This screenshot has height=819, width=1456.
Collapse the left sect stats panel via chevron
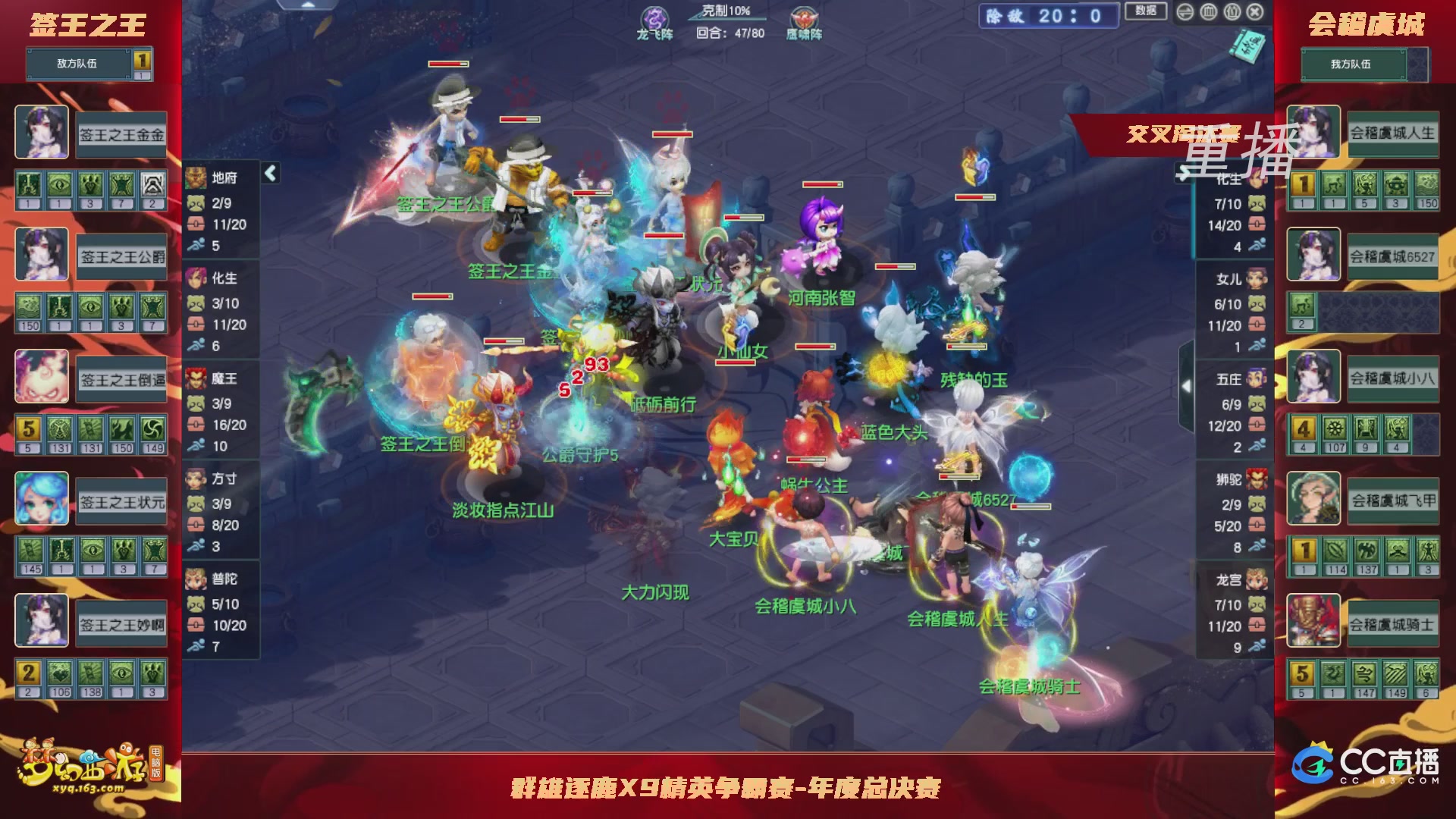[269, 172]
